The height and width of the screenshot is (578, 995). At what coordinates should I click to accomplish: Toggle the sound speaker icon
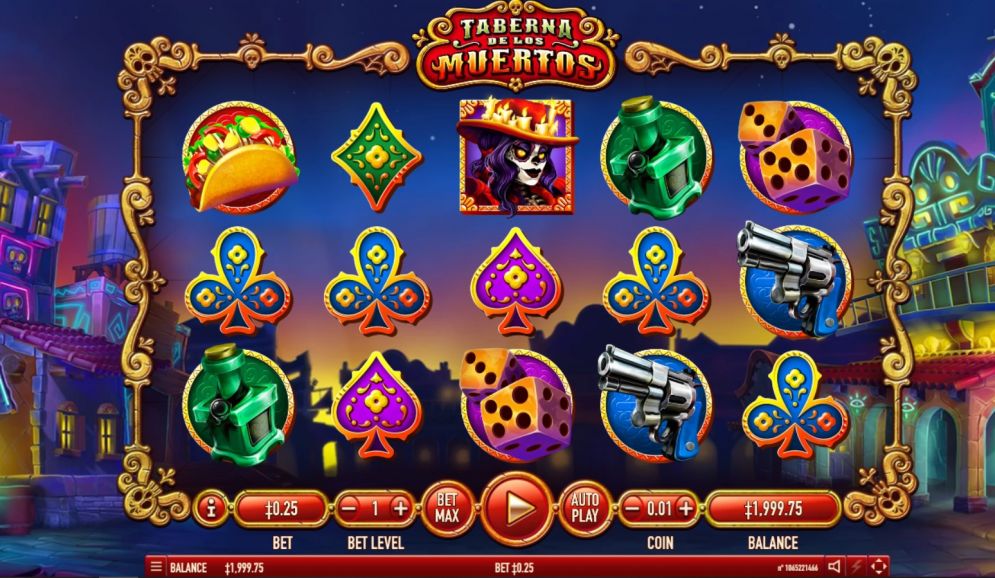834,567
